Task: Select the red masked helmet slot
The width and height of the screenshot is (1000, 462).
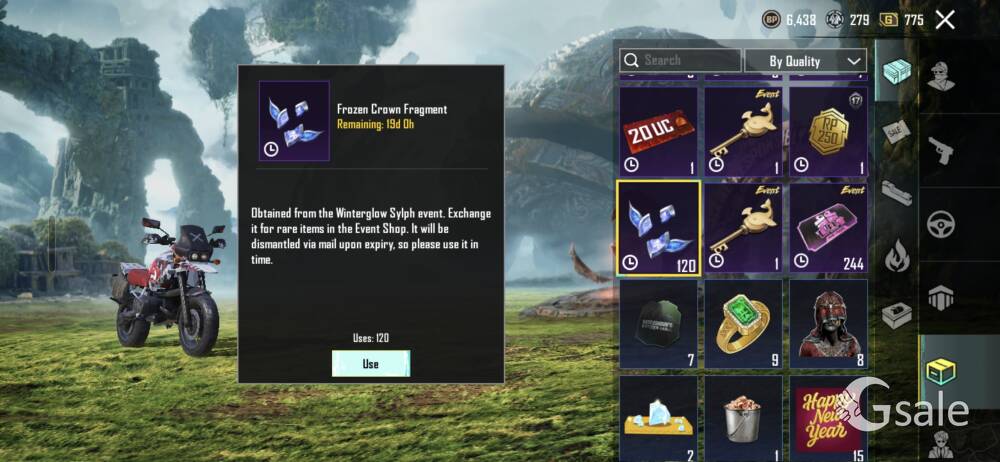Action: click(828, 323)
